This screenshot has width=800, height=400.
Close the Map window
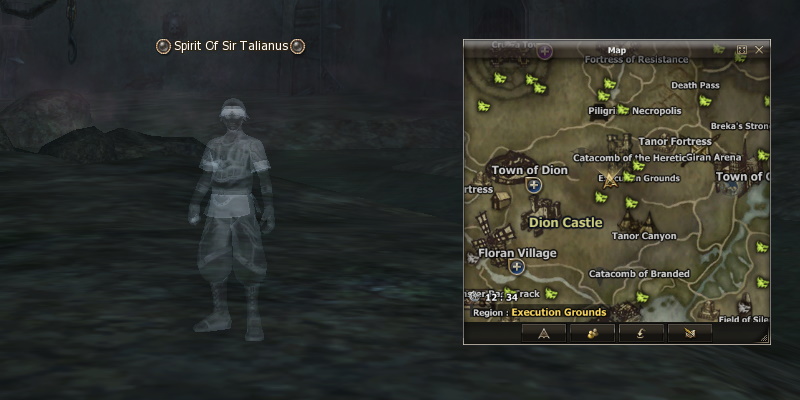pyautogui.click(x=759, y=49)
